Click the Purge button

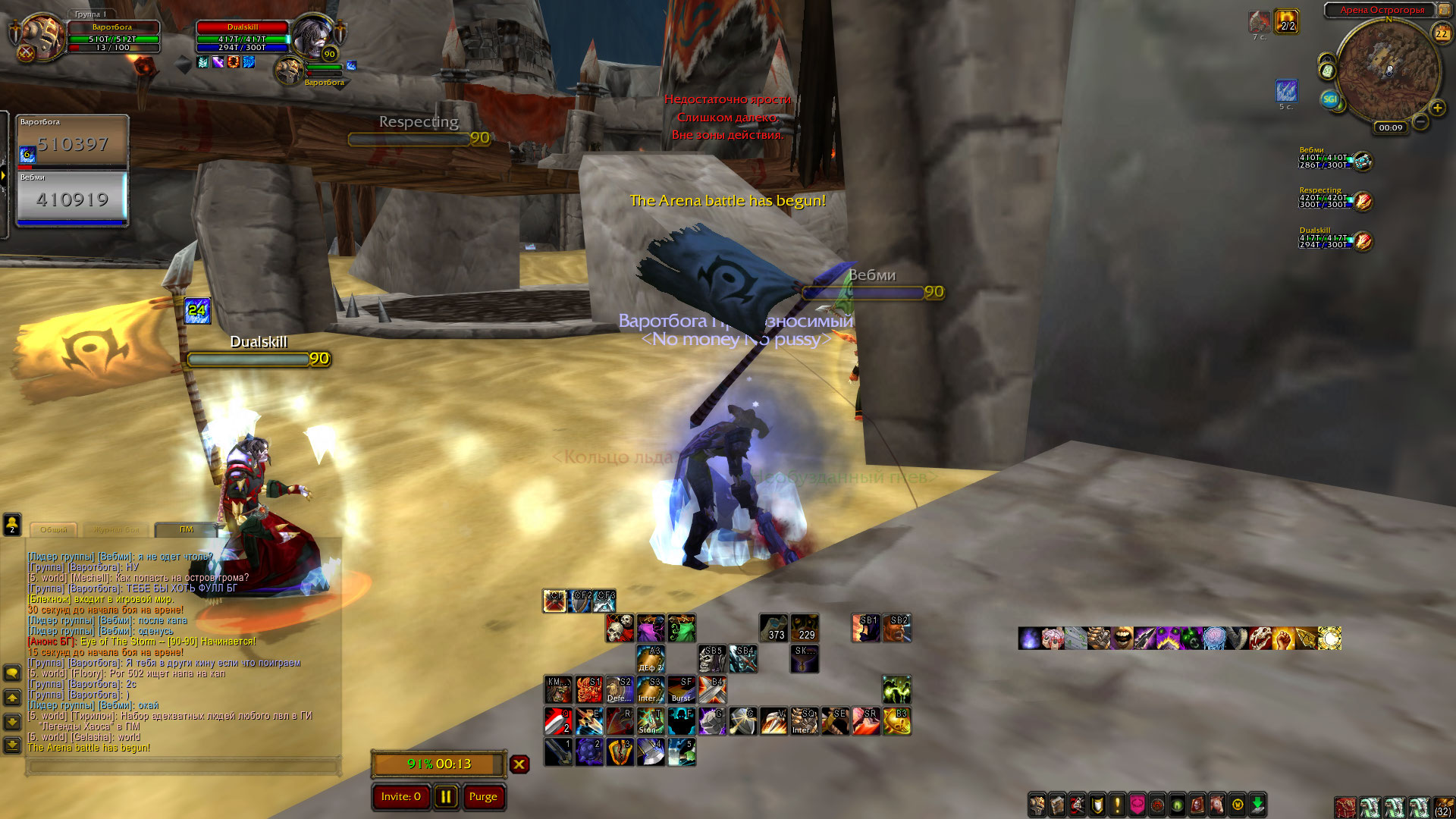(483, 797)
